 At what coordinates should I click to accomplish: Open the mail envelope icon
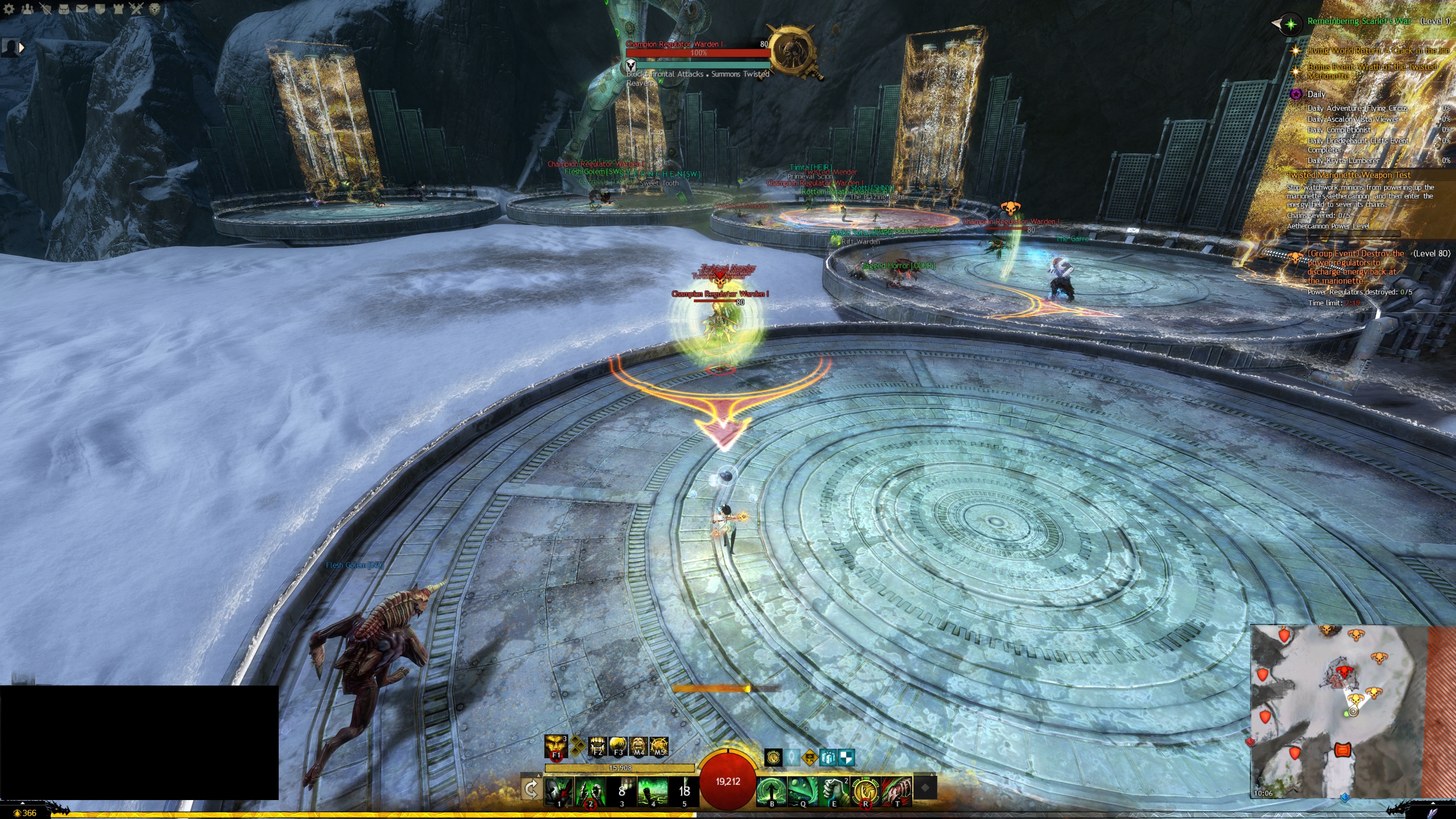click(x=82, y=9)
